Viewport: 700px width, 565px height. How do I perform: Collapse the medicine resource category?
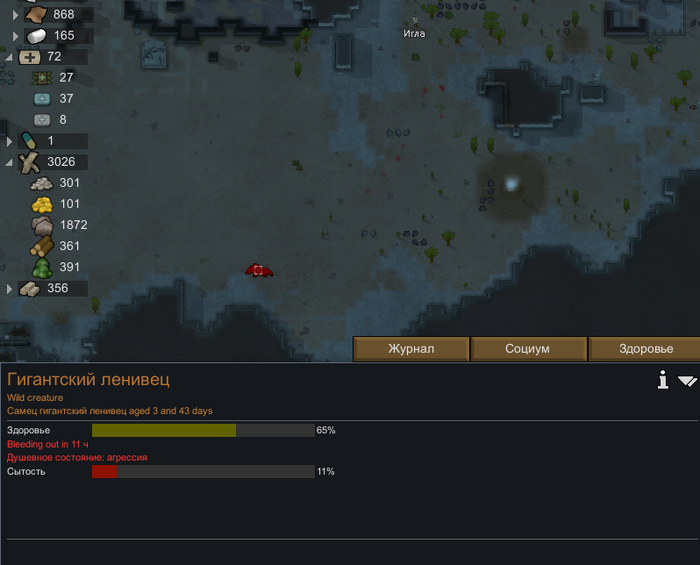(9, 57)
